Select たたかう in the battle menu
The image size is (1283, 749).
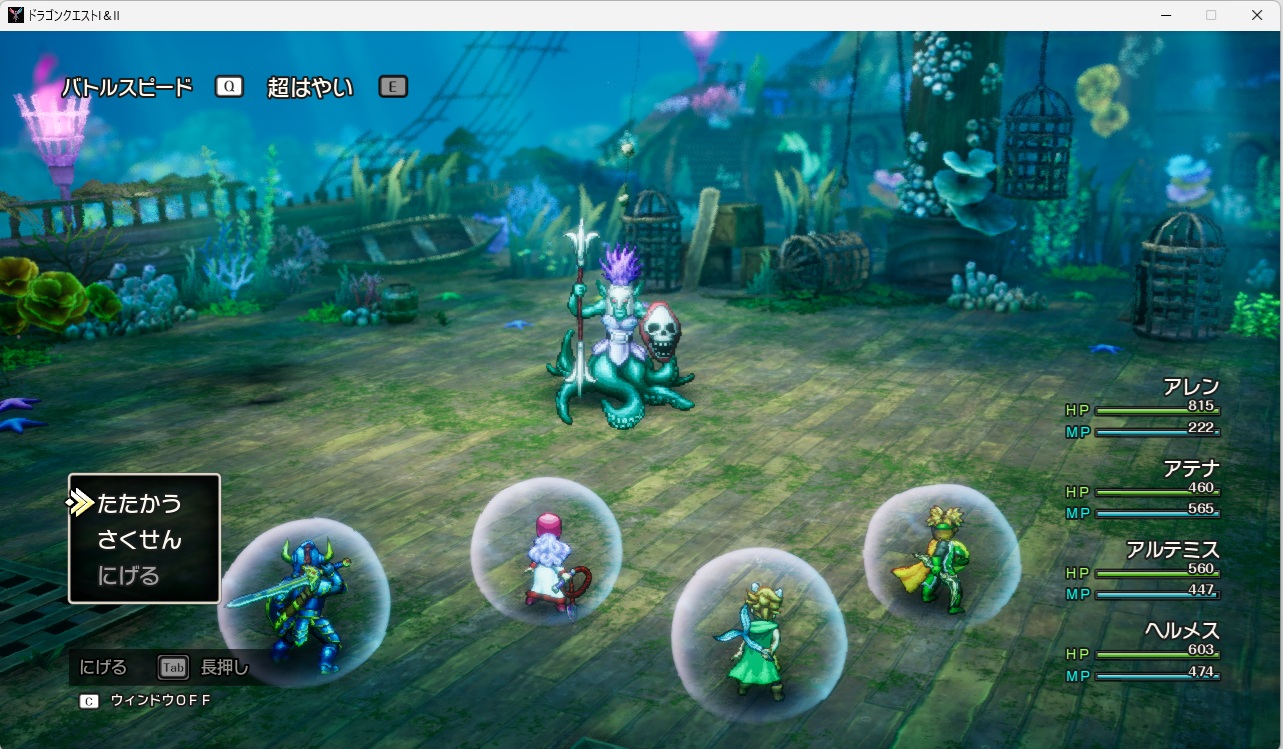pyautogui.click(x=140, y=503)
